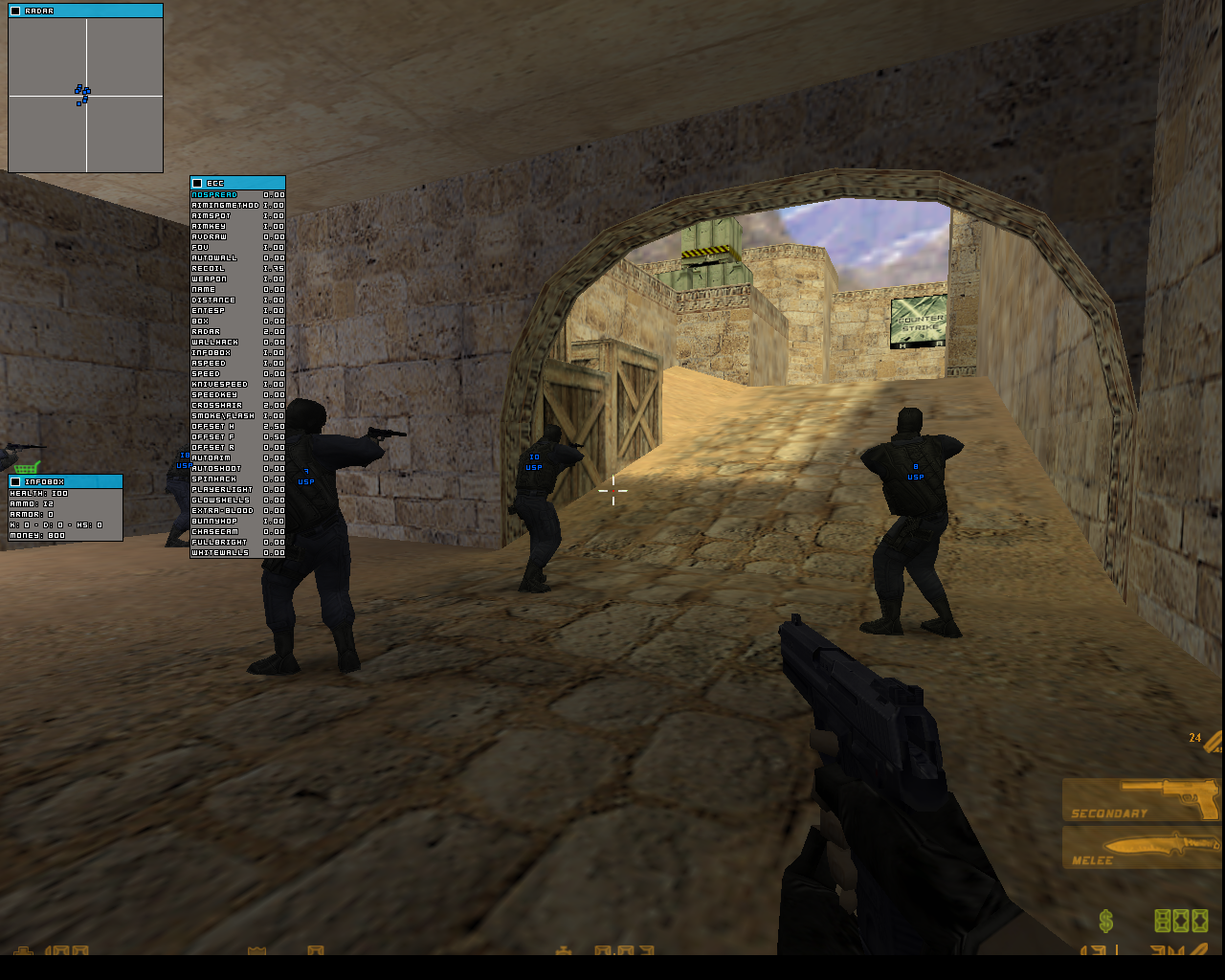Viewport: 1225px width, 980px height.
Task: Select the USP pistol in the SECONDARY slot
Action: pos(1142,802)
